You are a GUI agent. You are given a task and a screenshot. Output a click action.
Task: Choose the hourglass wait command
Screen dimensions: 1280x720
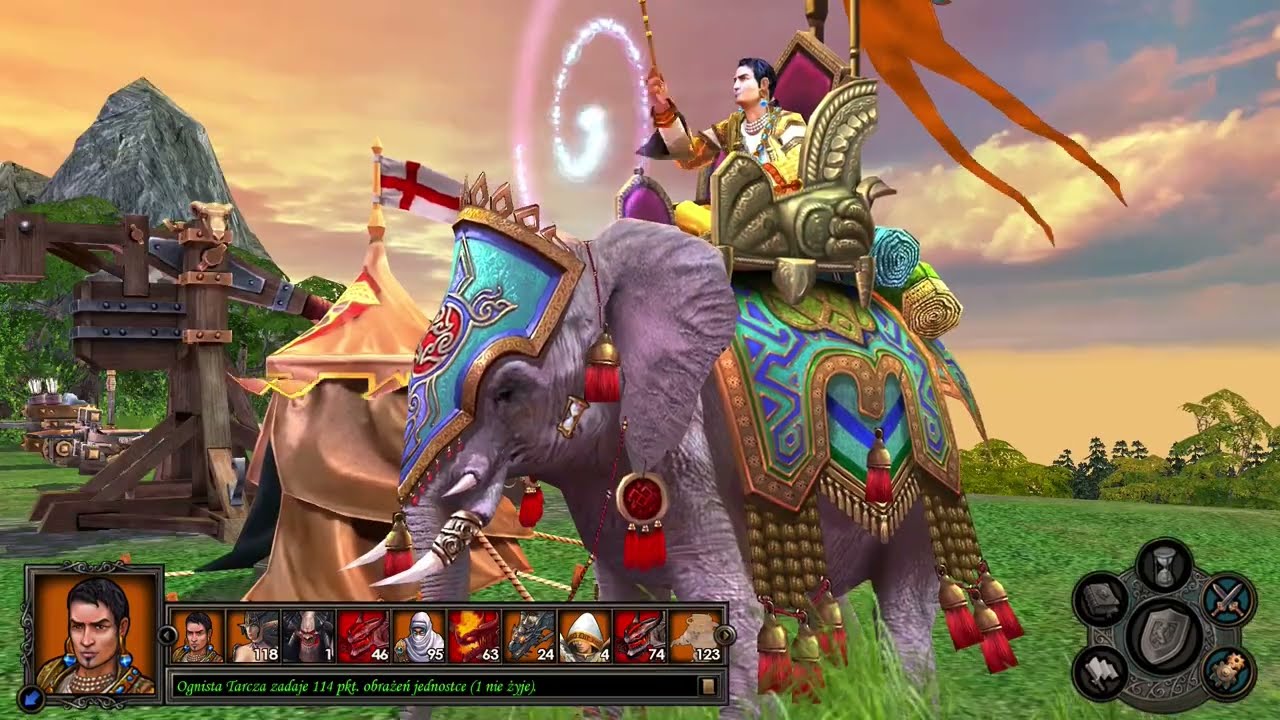(x=1164, y=565)
